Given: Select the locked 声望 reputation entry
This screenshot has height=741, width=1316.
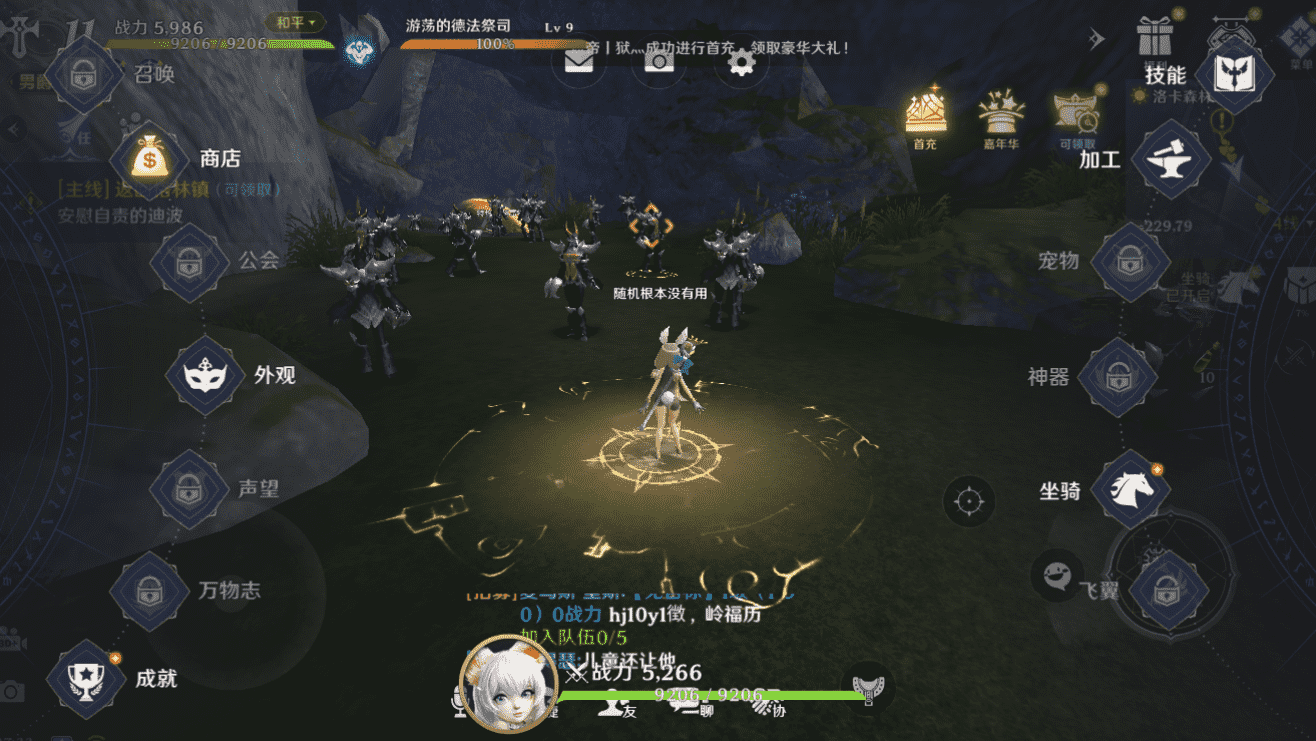Looking at the screenshot, I should point(188,489).
